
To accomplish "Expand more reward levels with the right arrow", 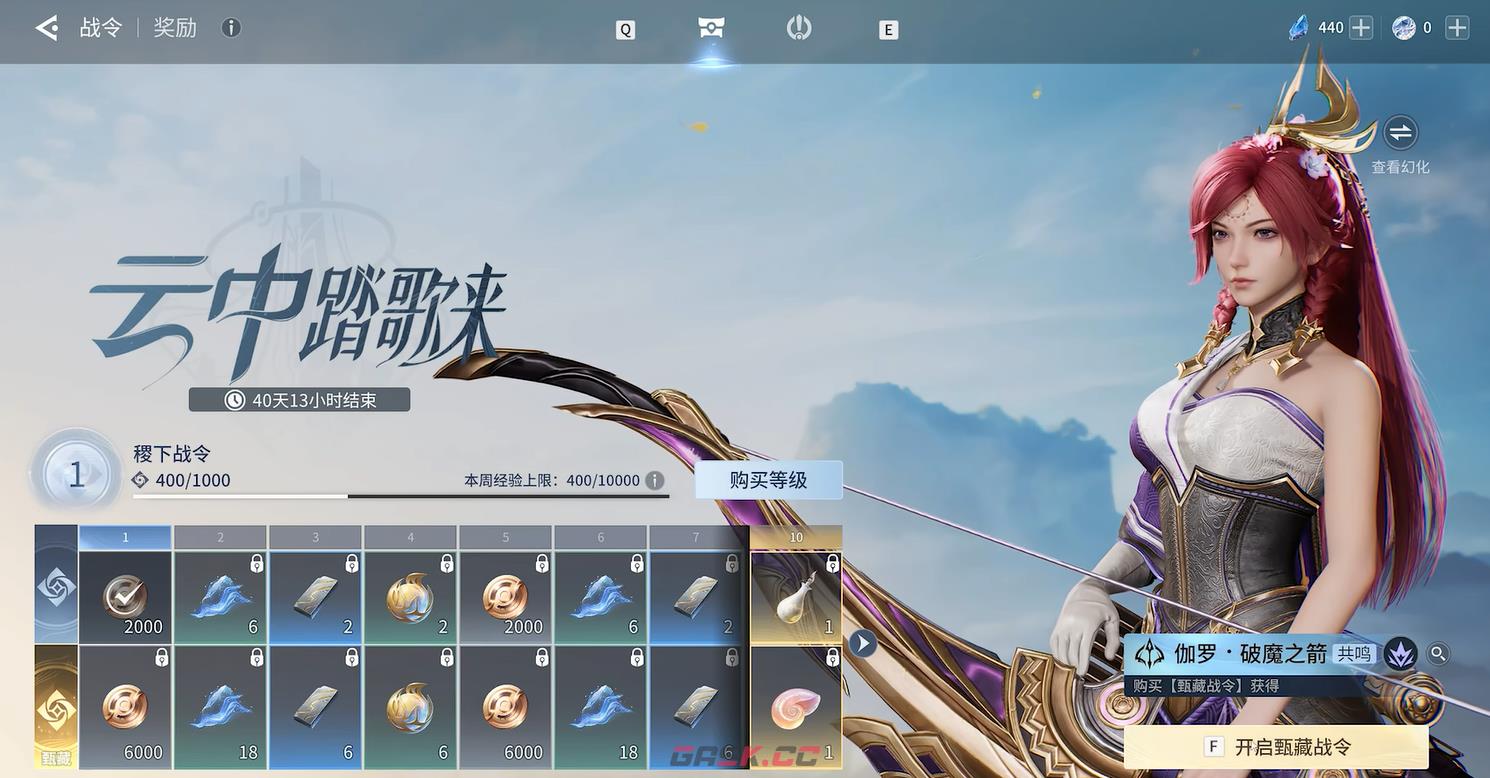I will [x=862, y=643].
